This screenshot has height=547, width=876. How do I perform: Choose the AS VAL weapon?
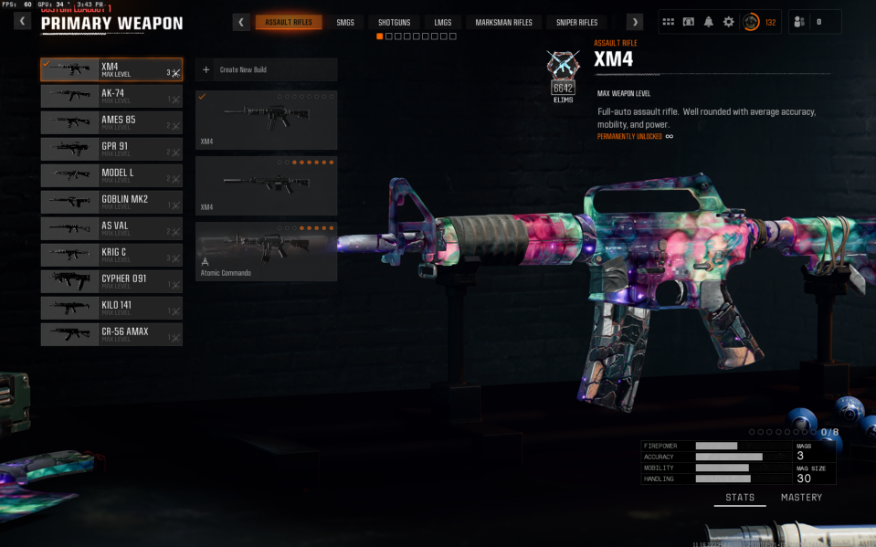tap(111, 228)
